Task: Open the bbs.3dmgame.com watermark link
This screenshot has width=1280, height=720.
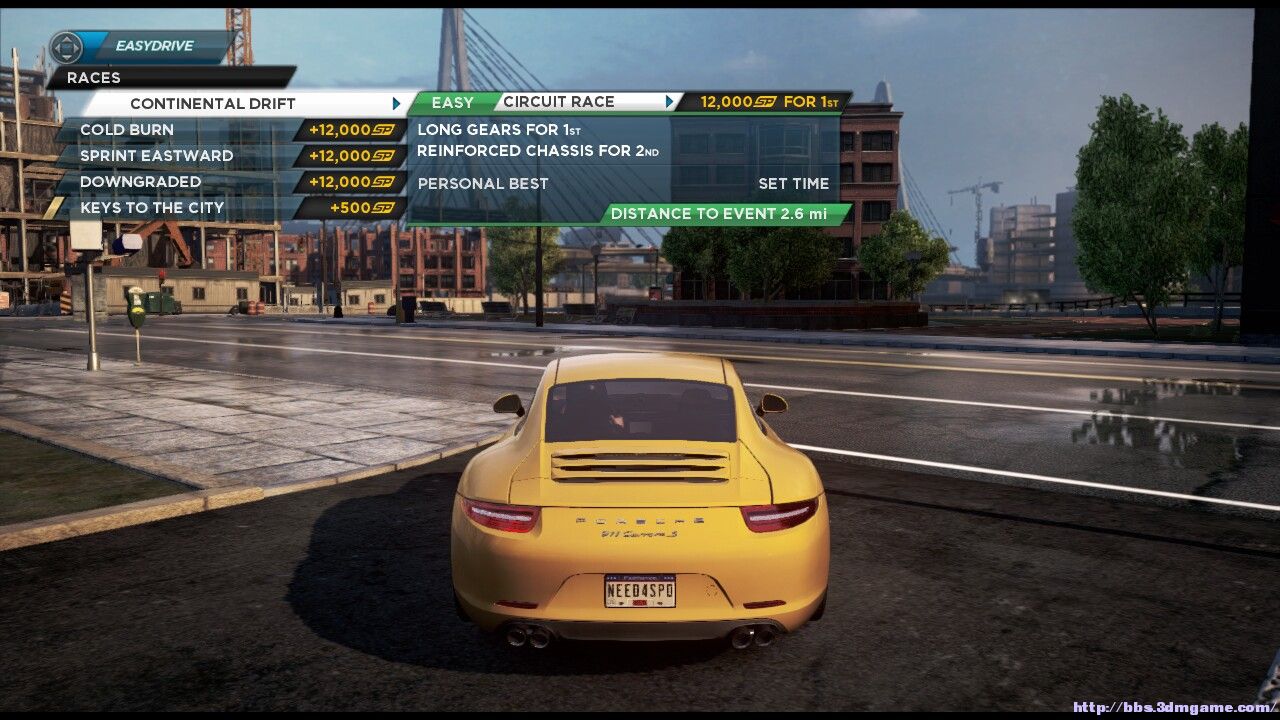Action: click(1172, 708)
